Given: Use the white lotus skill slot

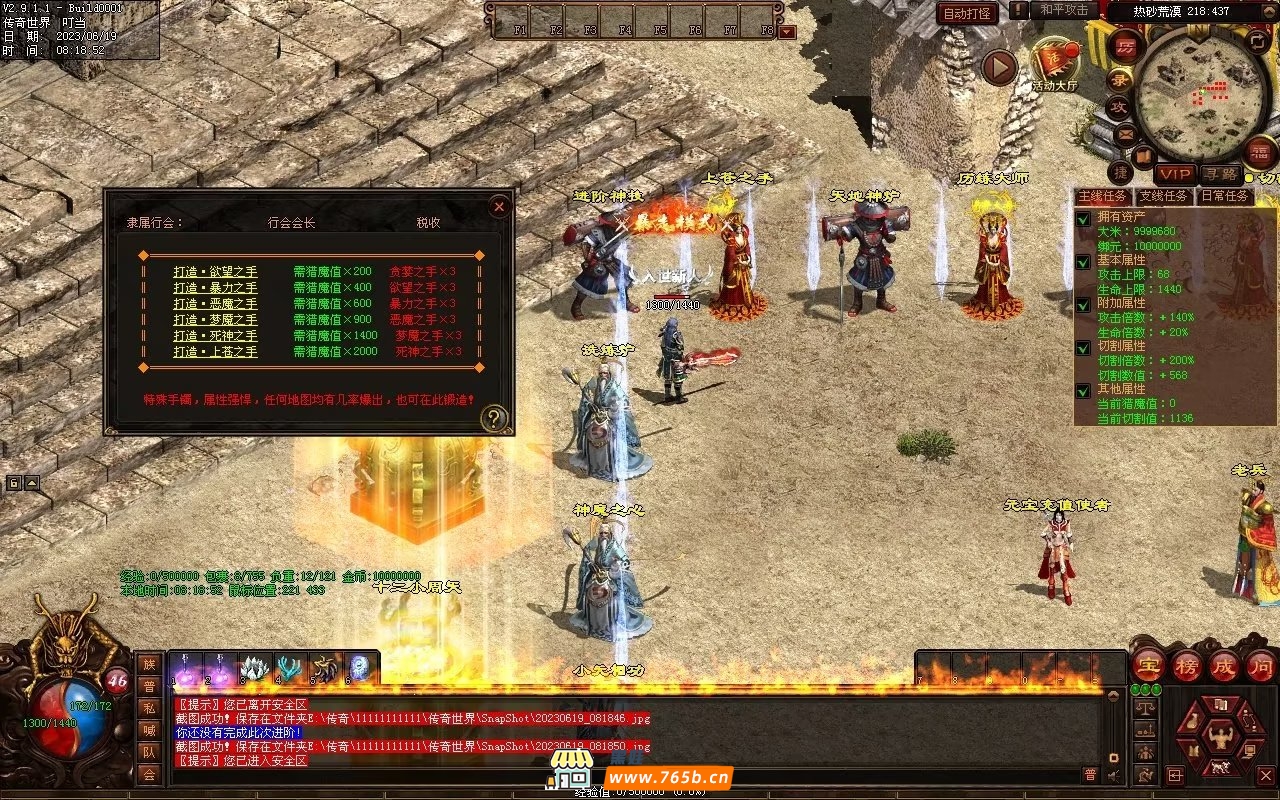Looking at the screenshot, I should pos(255,668).
